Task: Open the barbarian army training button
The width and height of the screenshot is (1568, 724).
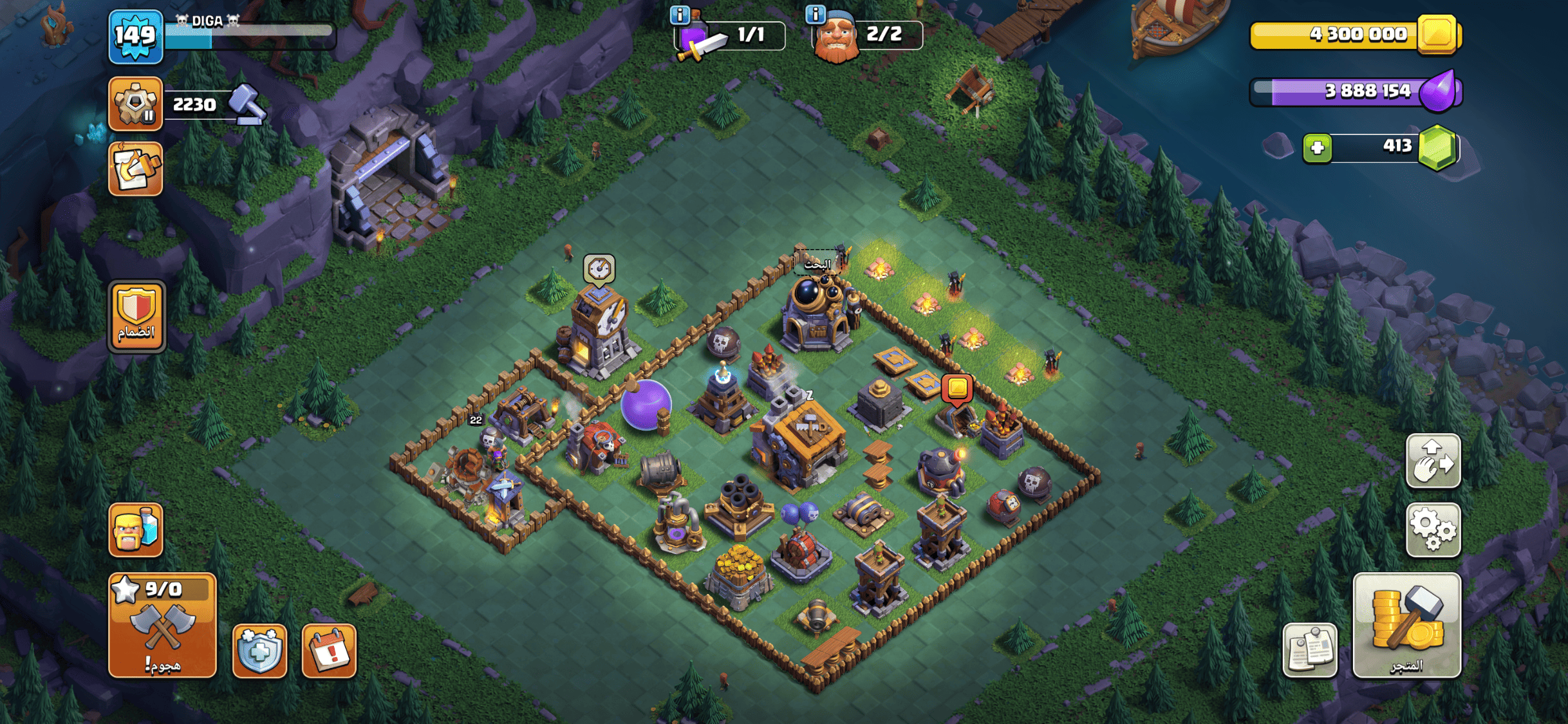Action: tap(135, 530)
